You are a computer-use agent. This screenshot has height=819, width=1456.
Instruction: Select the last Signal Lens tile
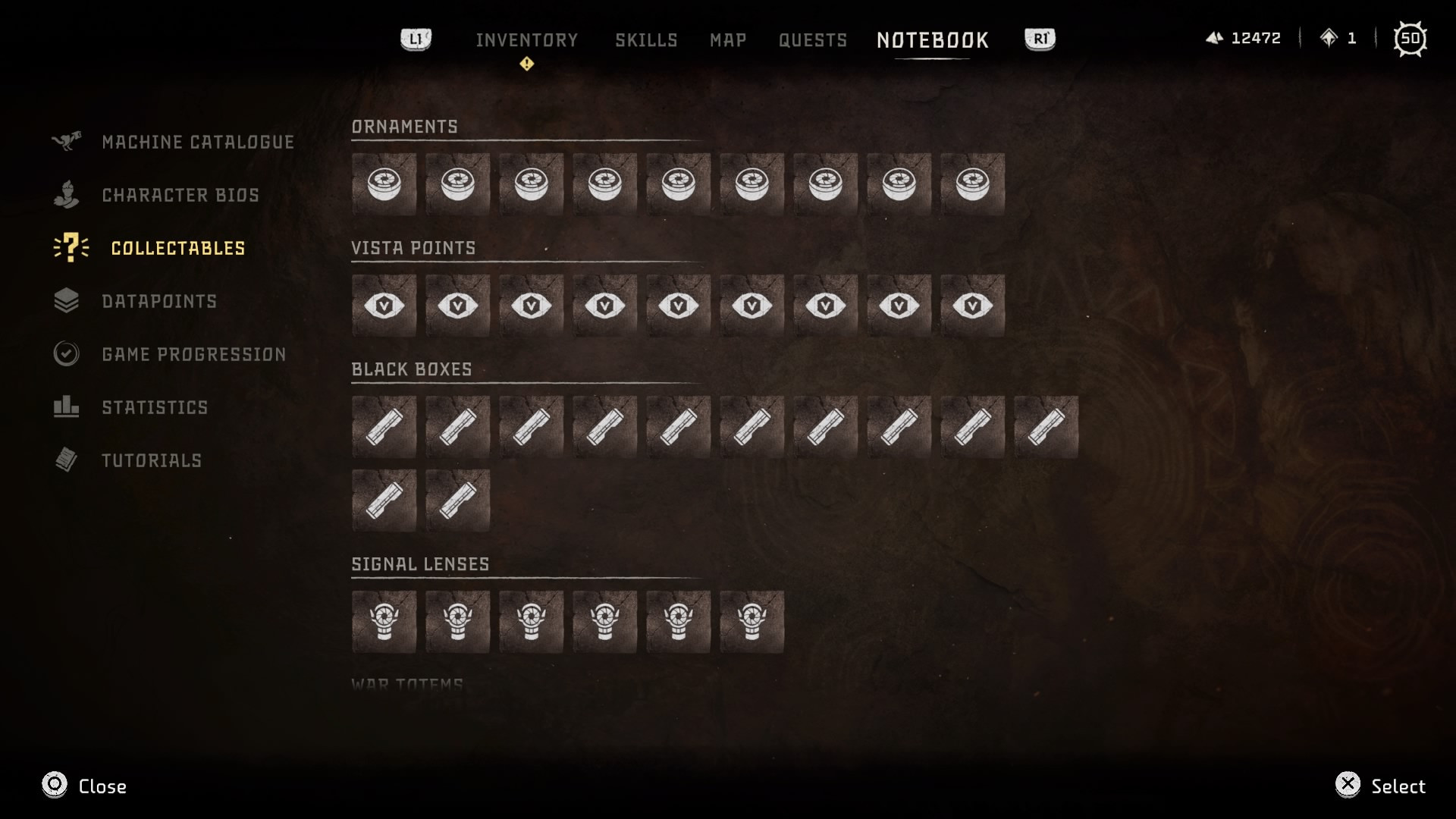752,622
